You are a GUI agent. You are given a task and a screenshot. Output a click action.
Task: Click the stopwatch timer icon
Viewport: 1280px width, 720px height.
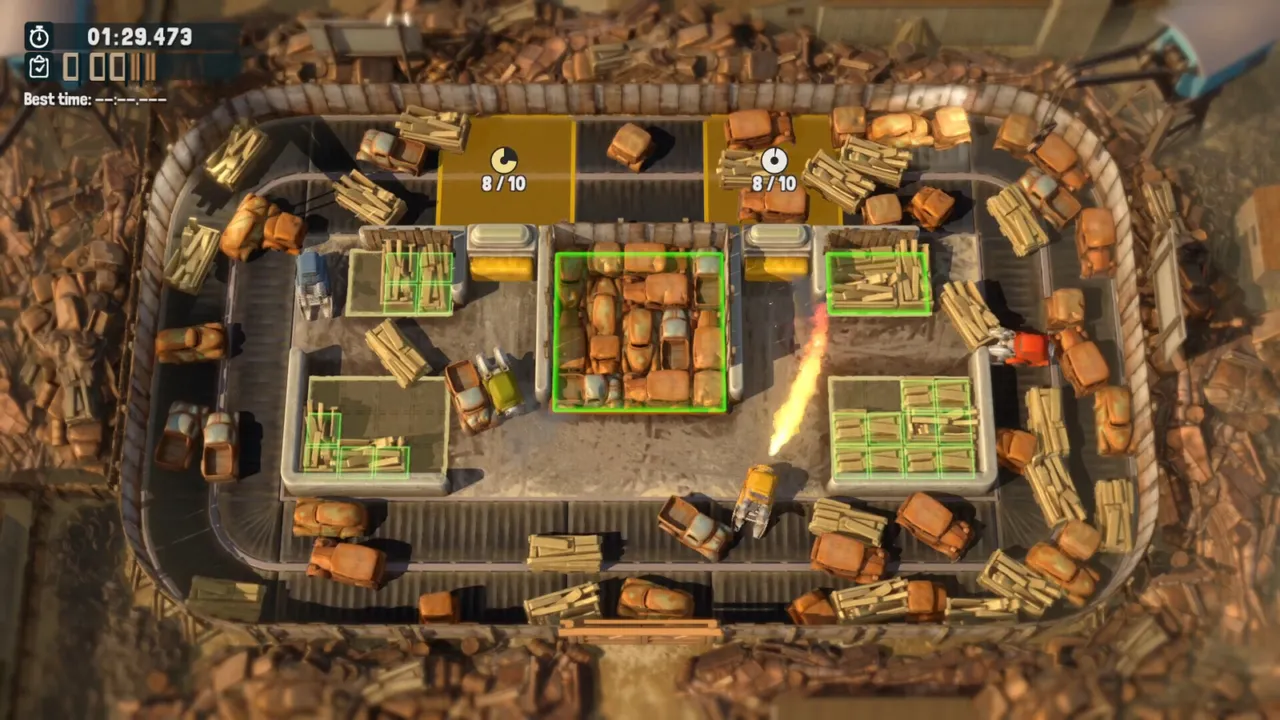39,38
